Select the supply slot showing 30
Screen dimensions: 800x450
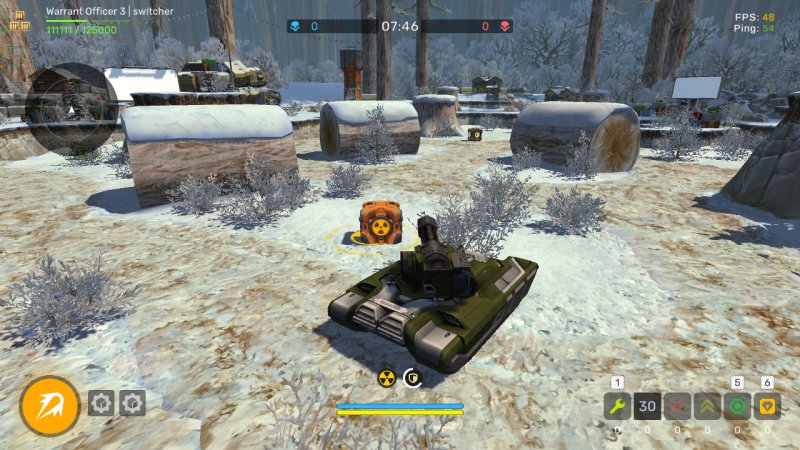coord(647,407)
